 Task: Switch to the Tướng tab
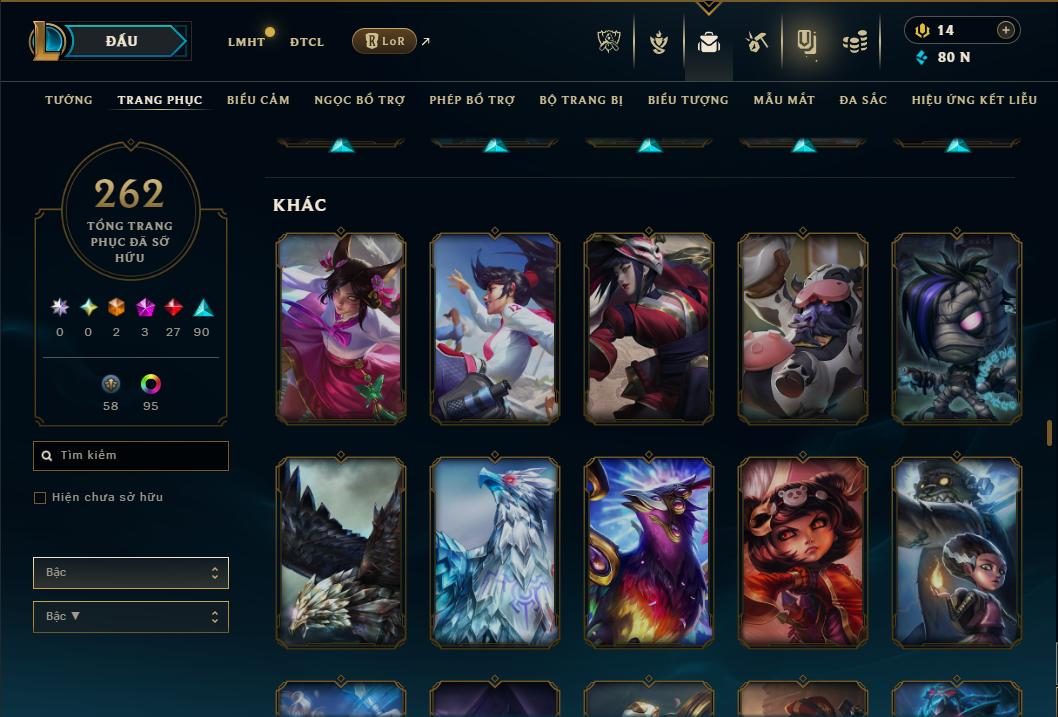pyautogui.click(x=69, y=100)
